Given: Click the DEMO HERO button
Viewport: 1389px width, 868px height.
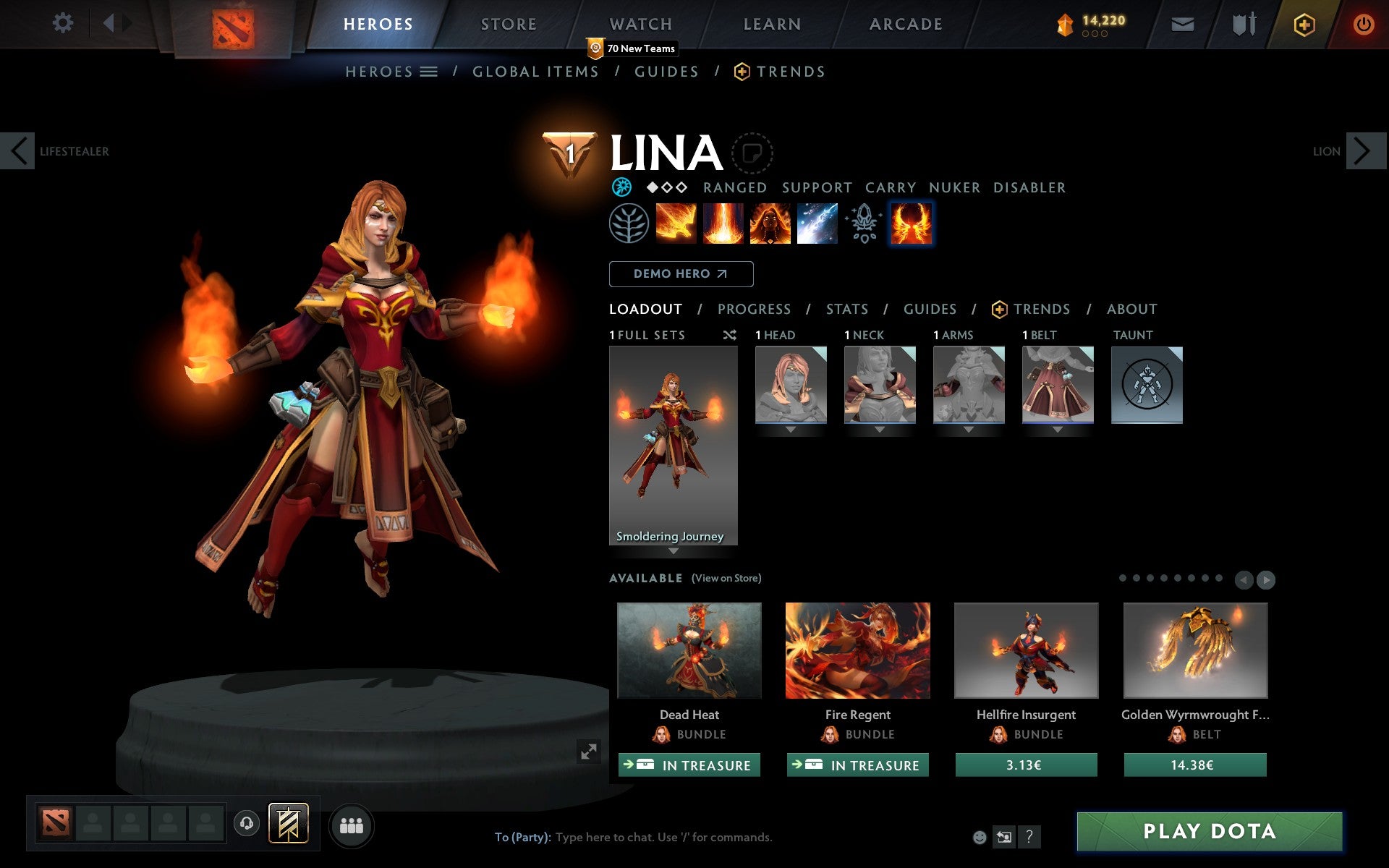Looking at the screenshot, I should (x=681, y=274).
